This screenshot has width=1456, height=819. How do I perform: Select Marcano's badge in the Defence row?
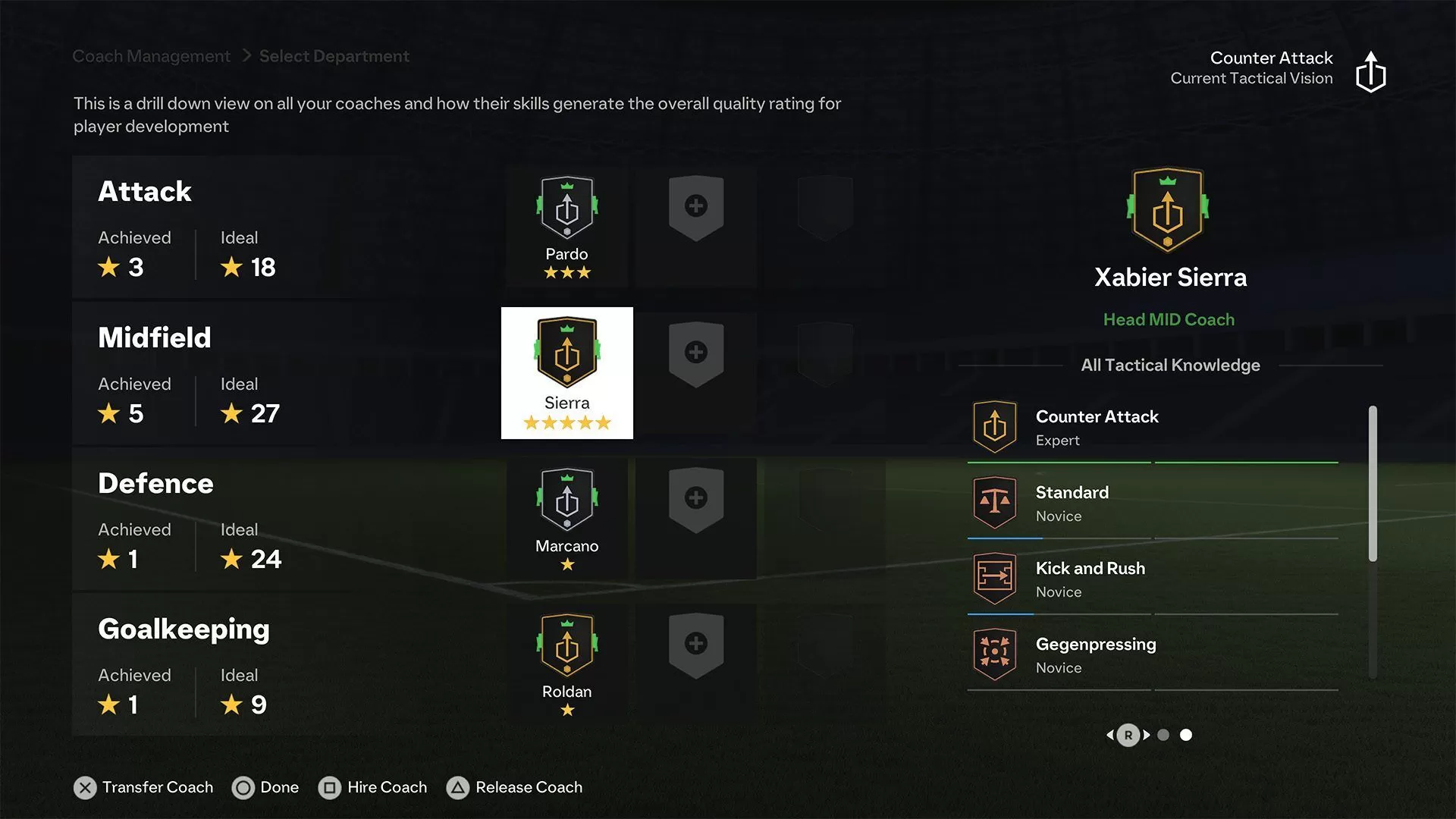(566, 504)
